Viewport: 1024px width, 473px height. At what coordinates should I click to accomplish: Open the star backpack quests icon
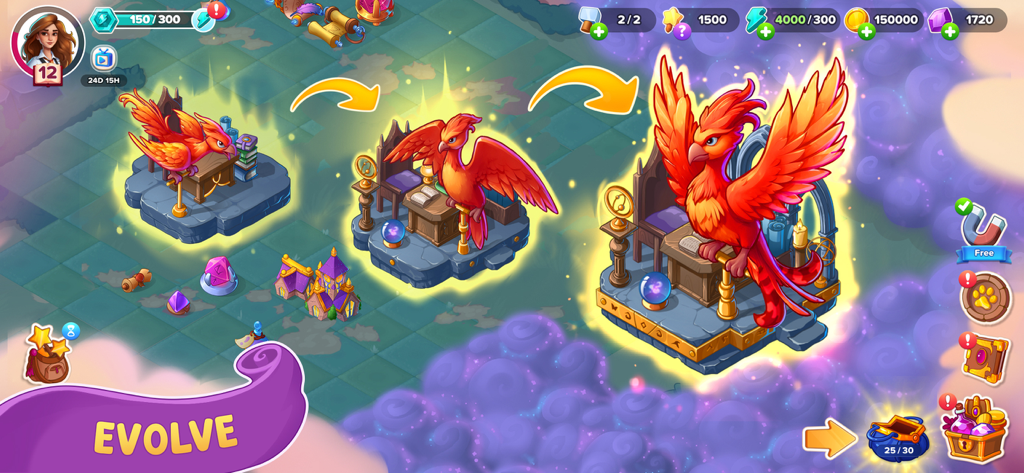point(49,355)
